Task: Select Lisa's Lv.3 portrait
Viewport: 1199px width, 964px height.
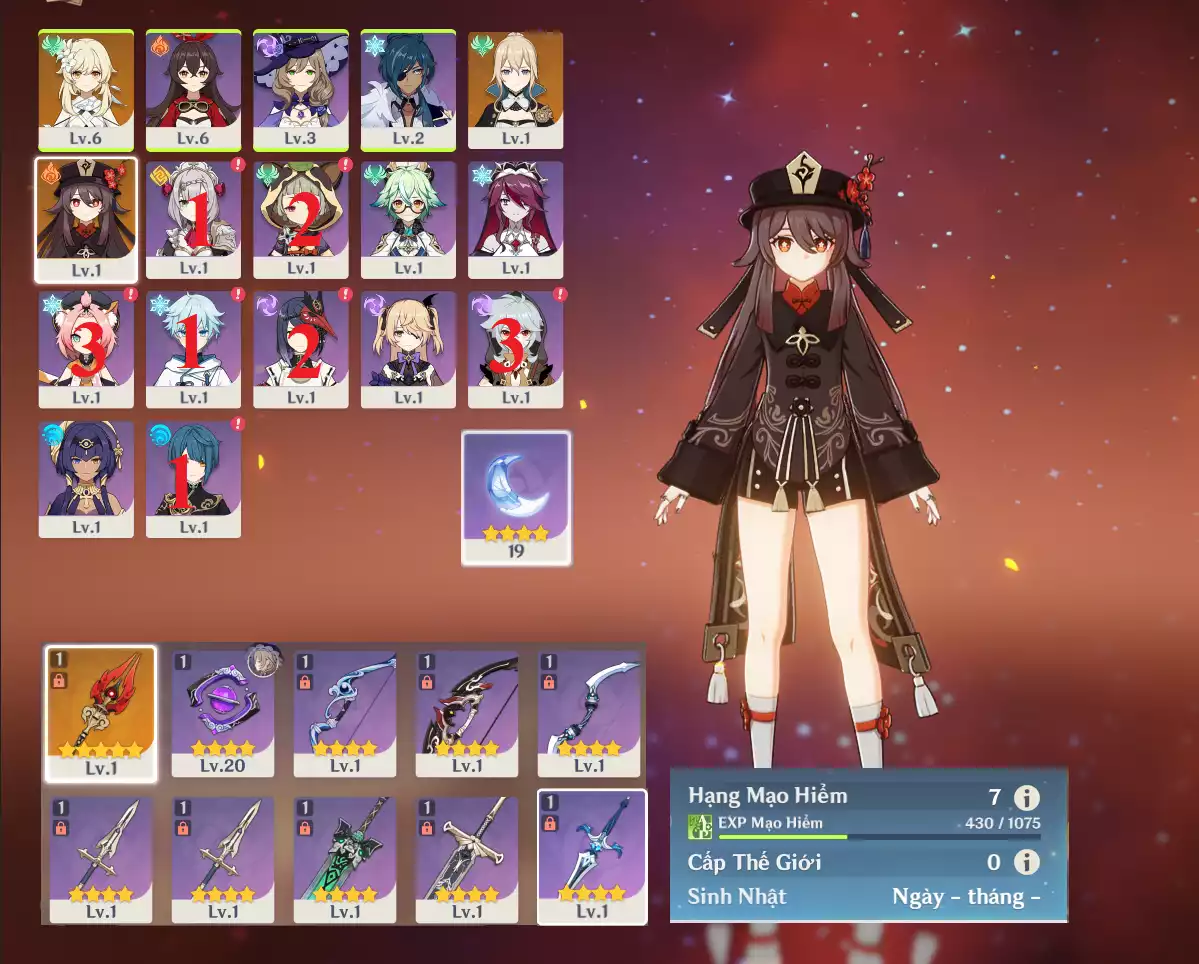Action: 301,90
